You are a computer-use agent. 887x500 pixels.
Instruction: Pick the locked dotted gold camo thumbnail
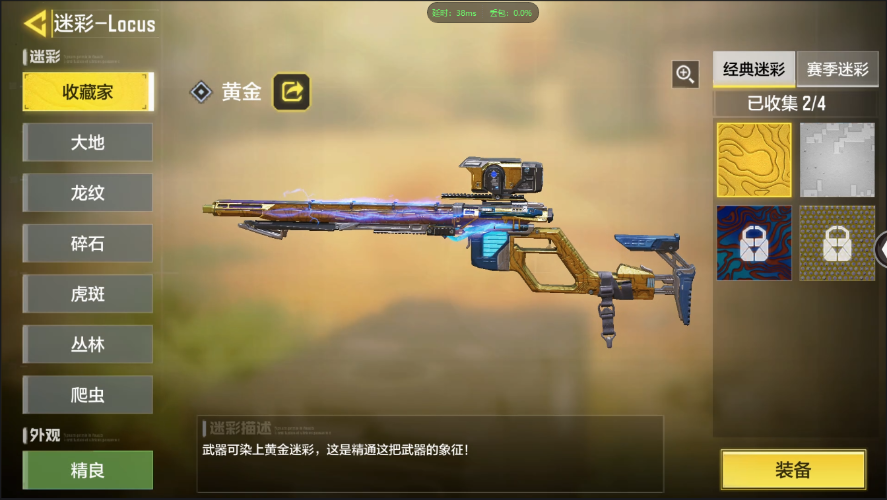pyautogui.click(x=837, y=243)
